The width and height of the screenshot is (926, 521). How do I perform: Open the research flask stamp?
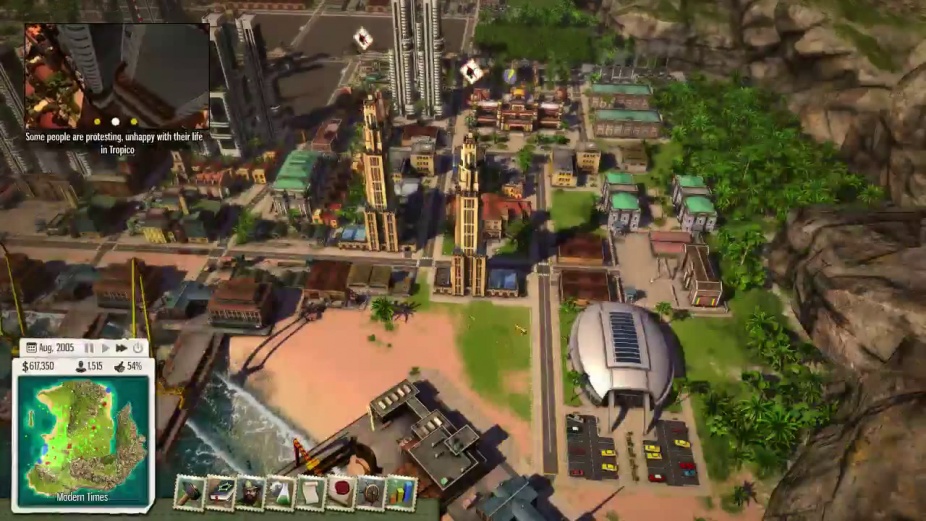coord(280,492)
